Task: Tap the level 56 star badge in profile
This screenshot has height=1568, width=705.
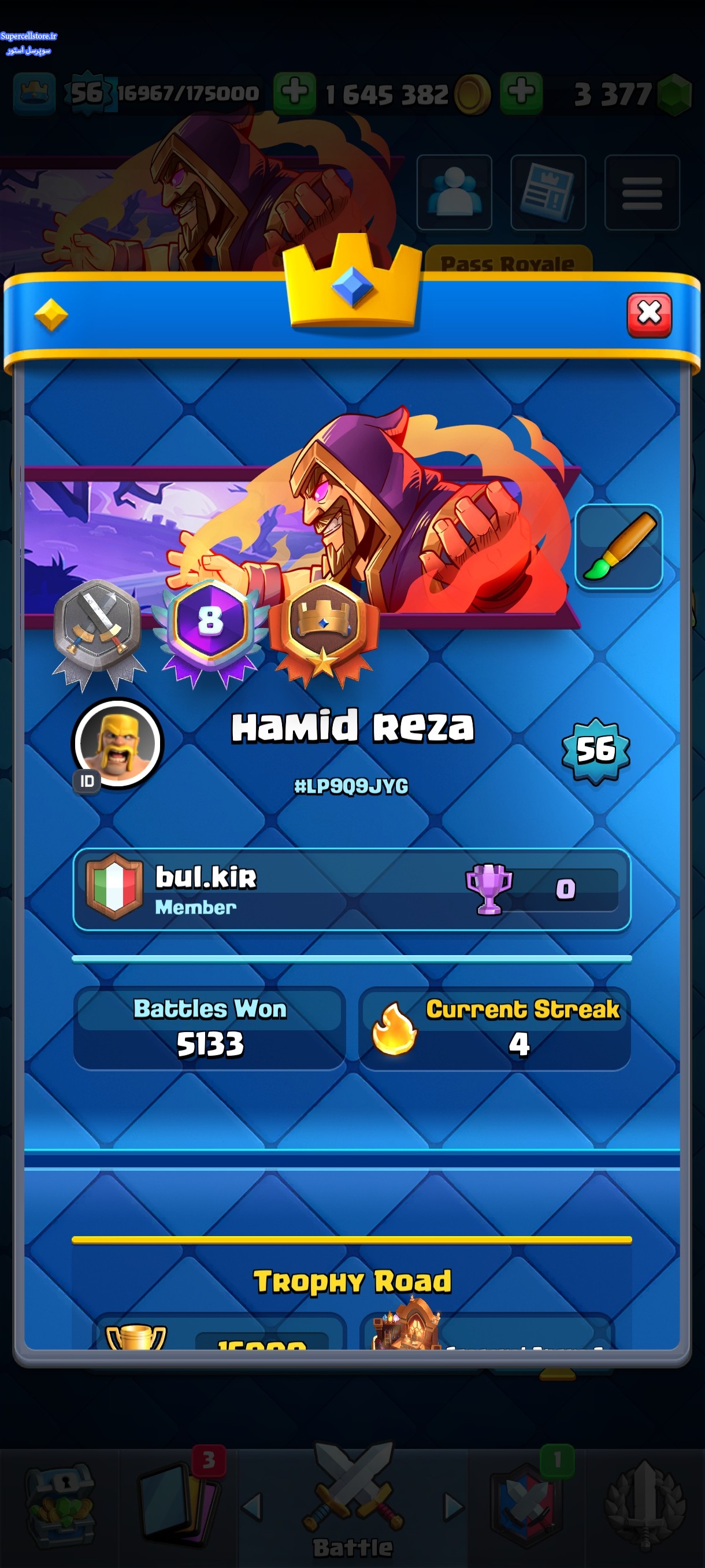Action: [x=596, y=749]
